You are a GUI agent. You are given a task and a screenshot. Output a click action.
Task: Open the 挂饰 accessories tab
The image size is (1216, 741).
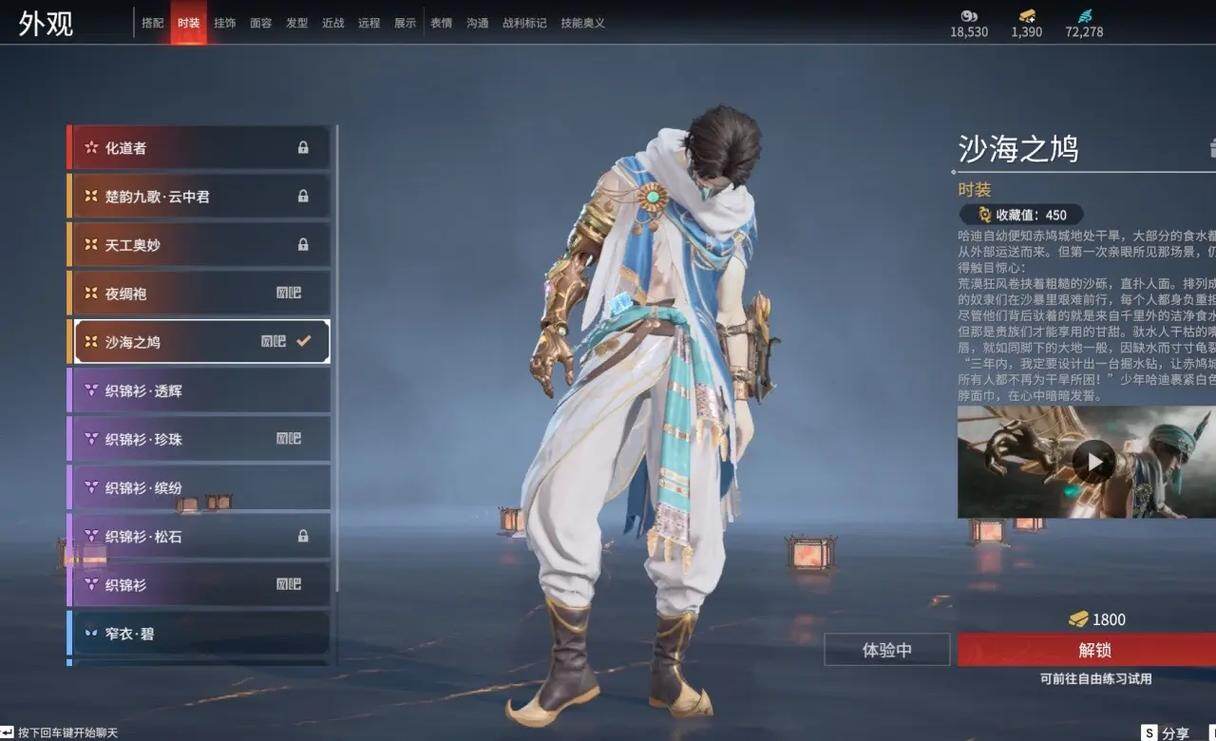click(224, 23)
